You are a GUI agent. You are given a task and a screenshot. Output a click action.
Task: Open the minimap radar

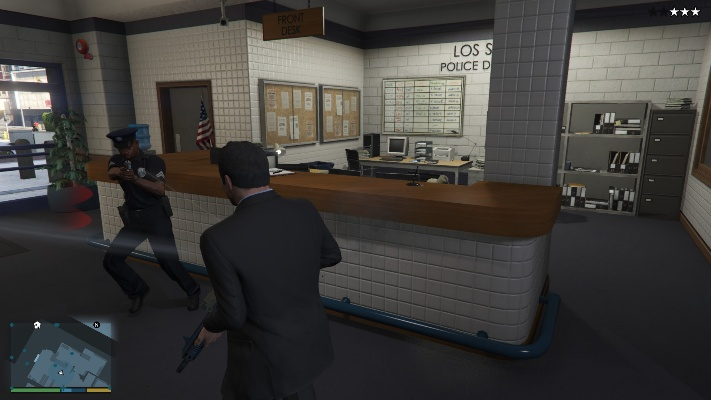[60, 353]
